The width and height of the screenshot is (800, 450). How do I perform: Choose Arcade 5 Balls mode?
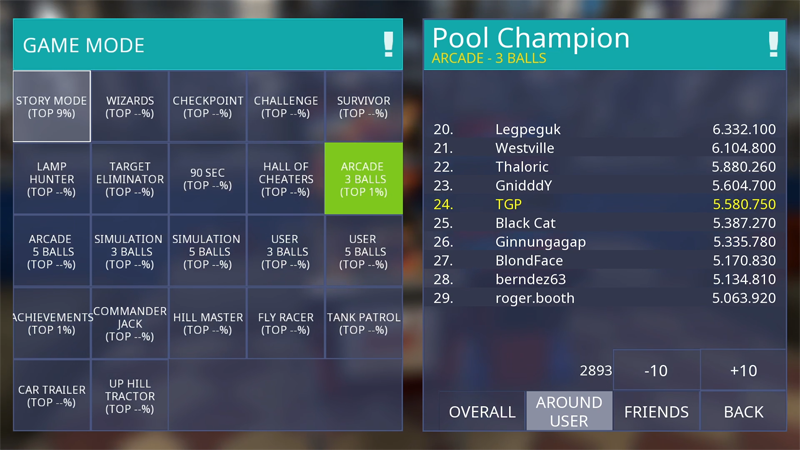(x=52, y=251)
